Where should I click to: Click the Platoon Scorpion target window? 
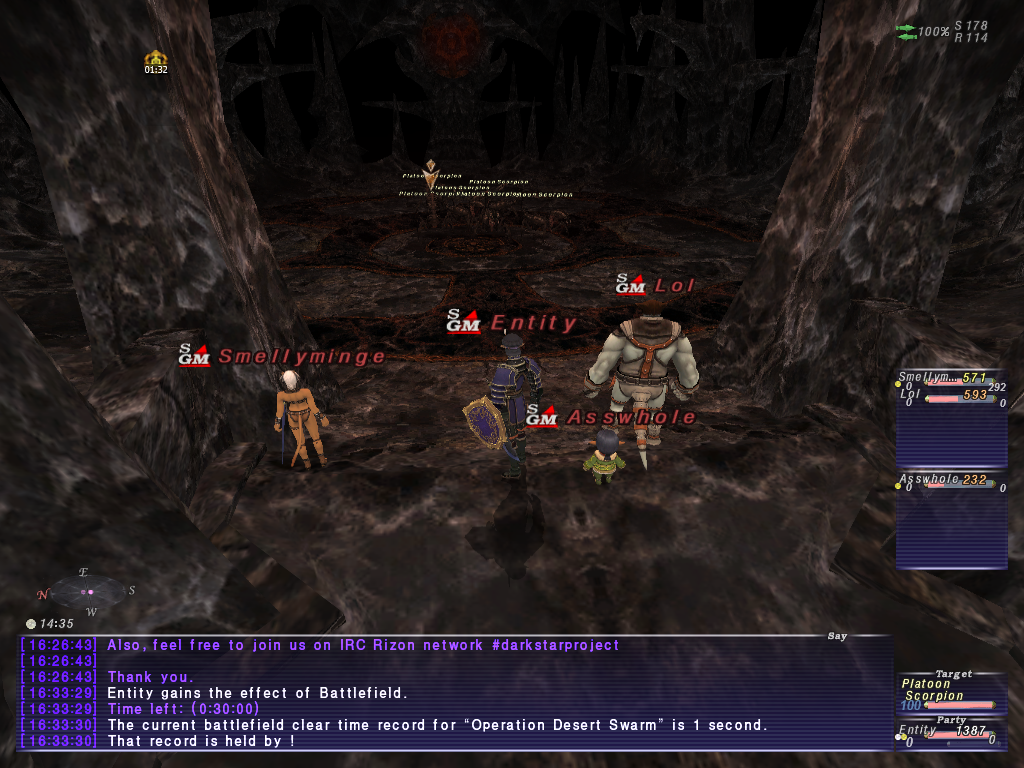point(946,691)
